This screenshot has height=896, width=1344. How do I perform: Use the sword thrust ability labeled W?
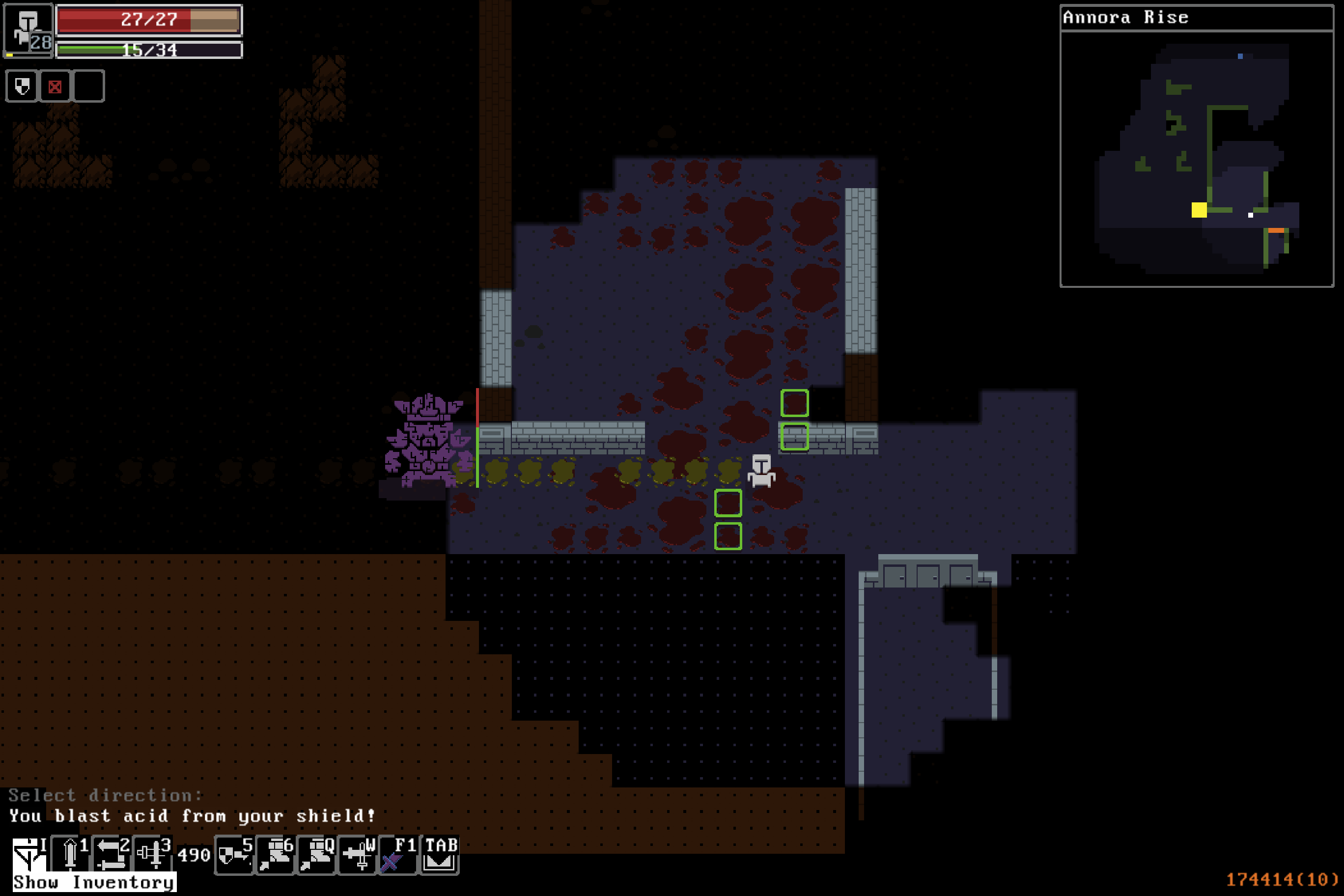pyautogui.click(x=358, y=855)
